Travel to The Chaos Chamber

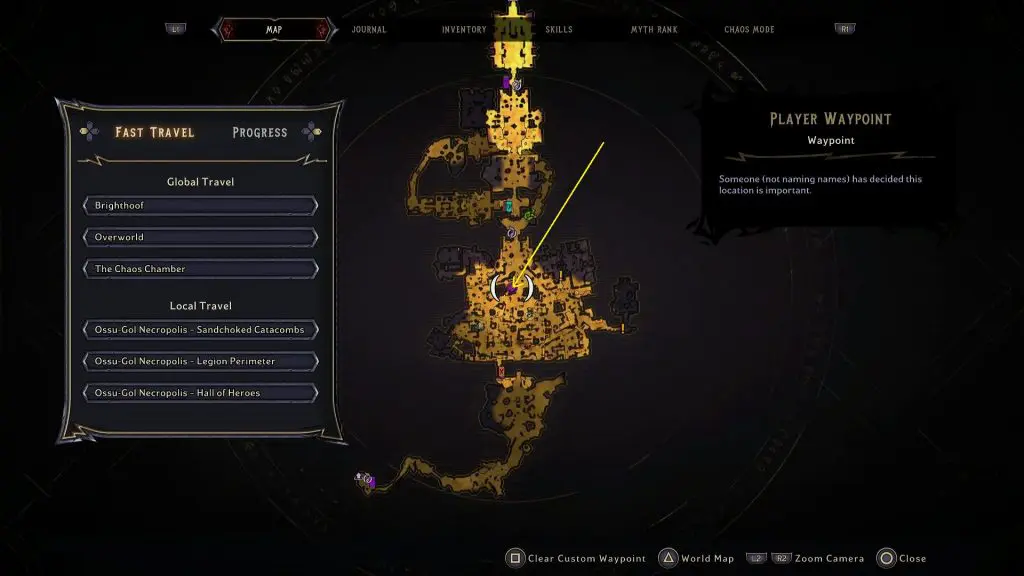tap(201, 269)
